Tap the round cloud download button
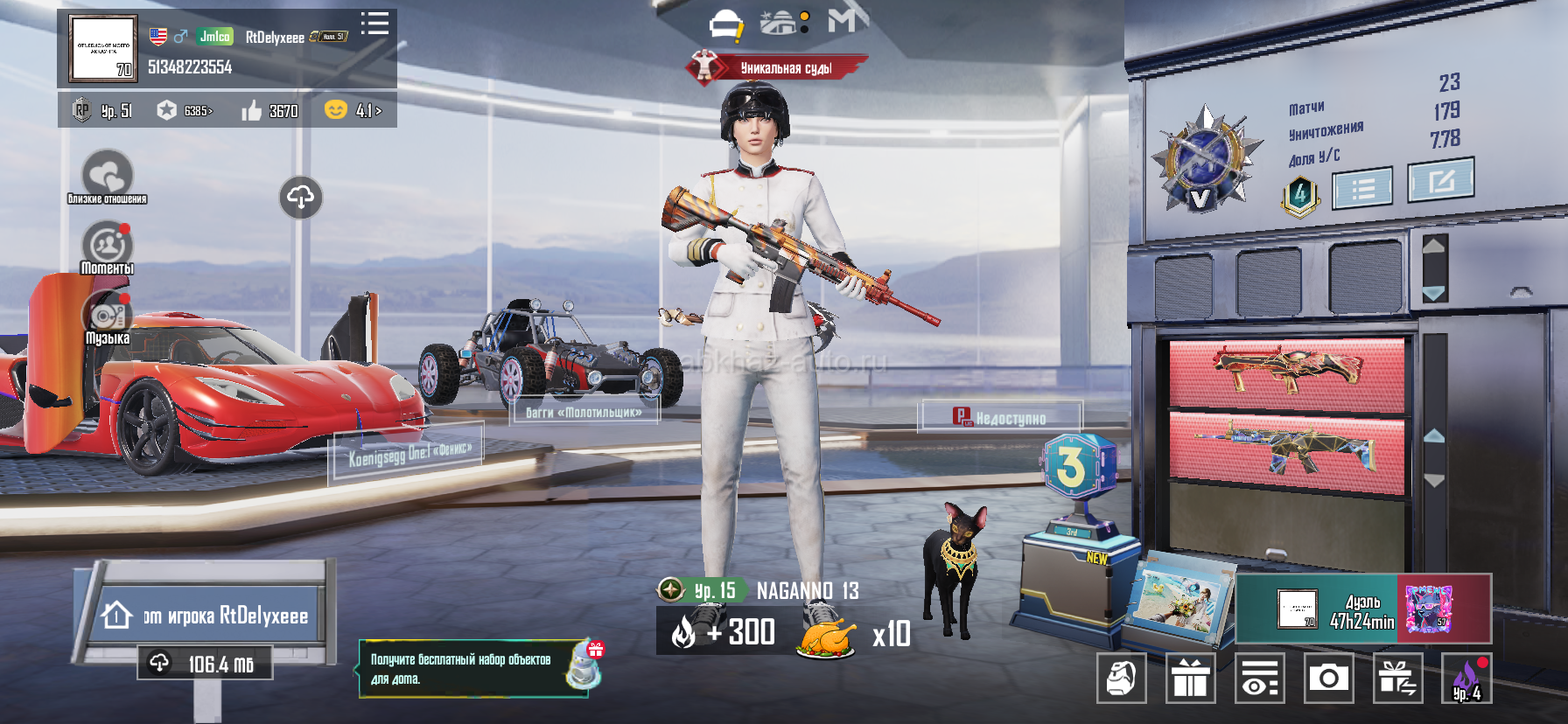The image size is (1568, 724). [300, 198]
